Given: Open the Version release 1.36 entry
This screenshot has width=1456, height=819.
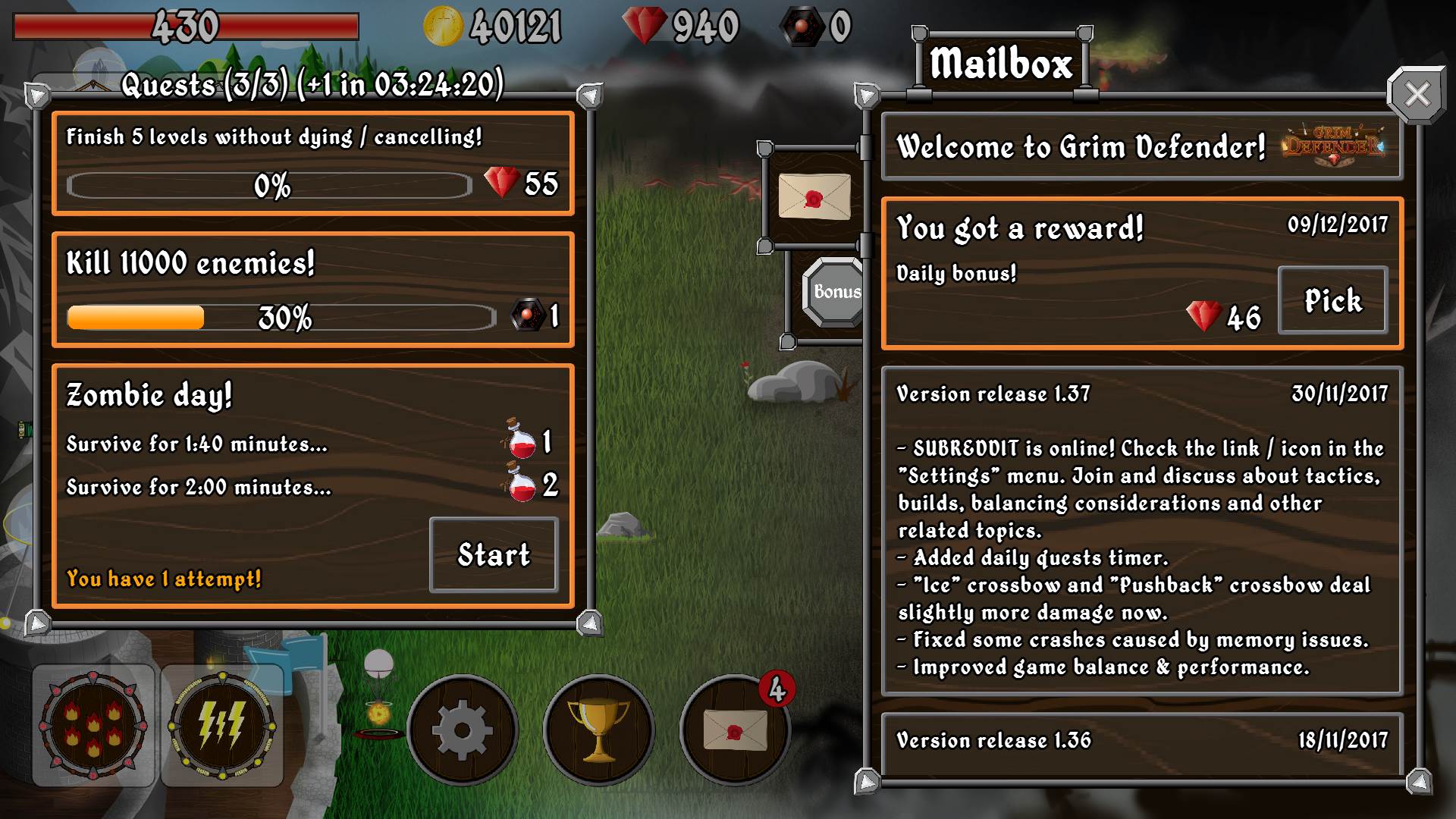Looking at the screenshot, I should tap(1141, 742).
